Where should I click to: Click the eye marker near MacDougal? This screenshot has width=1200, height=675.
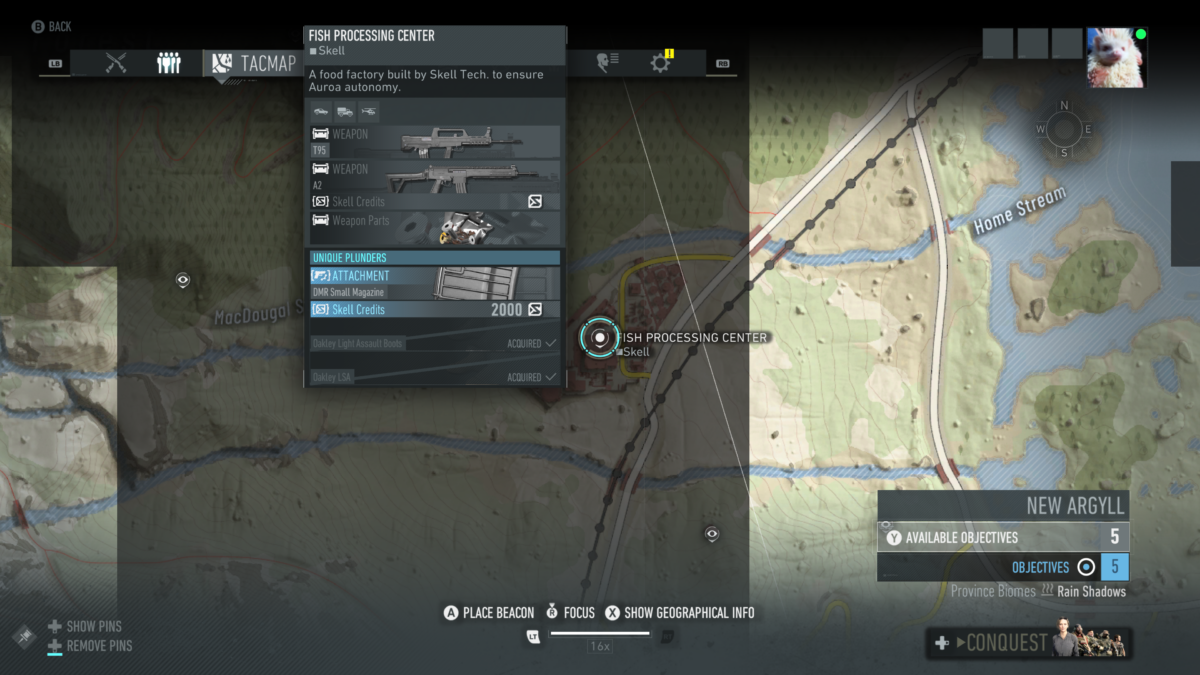tap(183, 280)
